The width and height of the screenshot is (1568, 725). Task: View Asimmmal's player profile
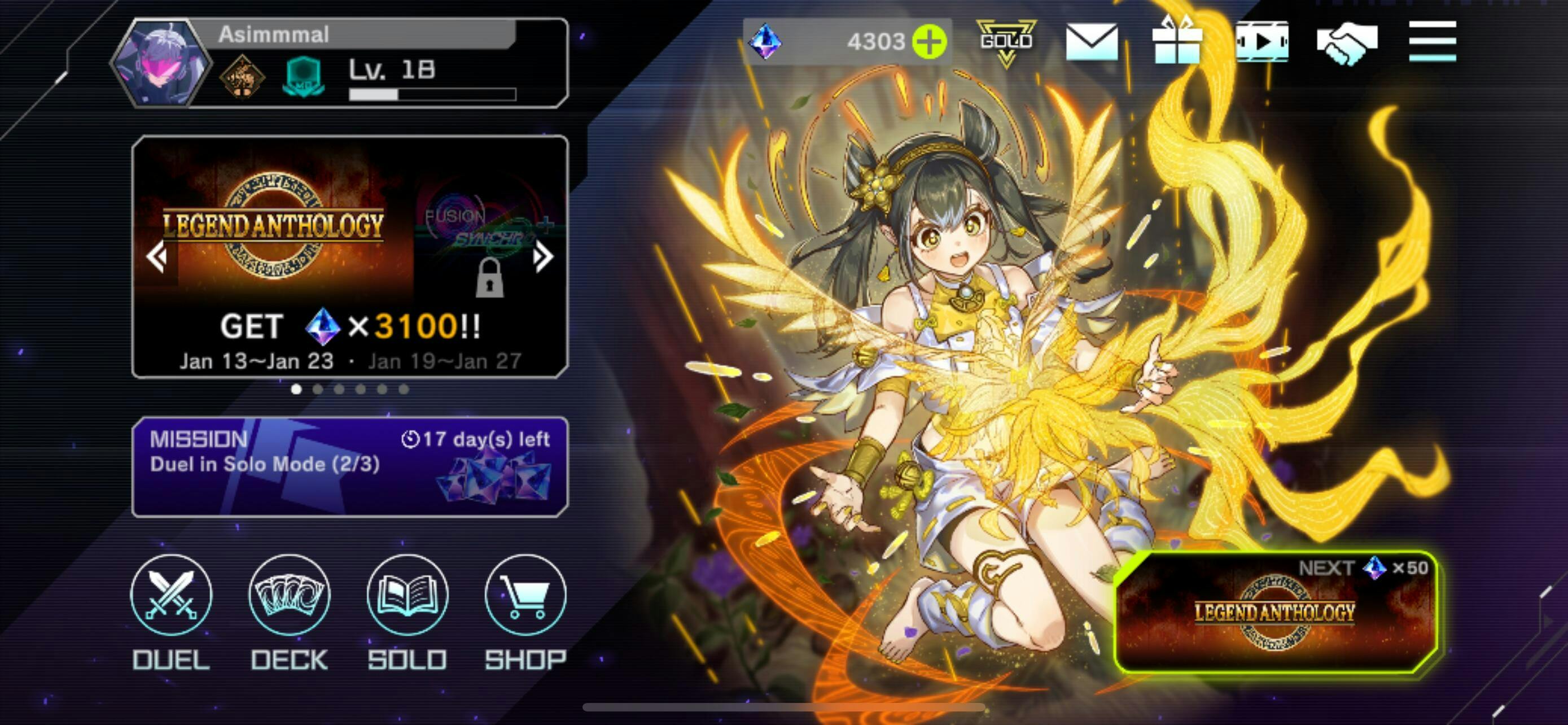[162, 63]
